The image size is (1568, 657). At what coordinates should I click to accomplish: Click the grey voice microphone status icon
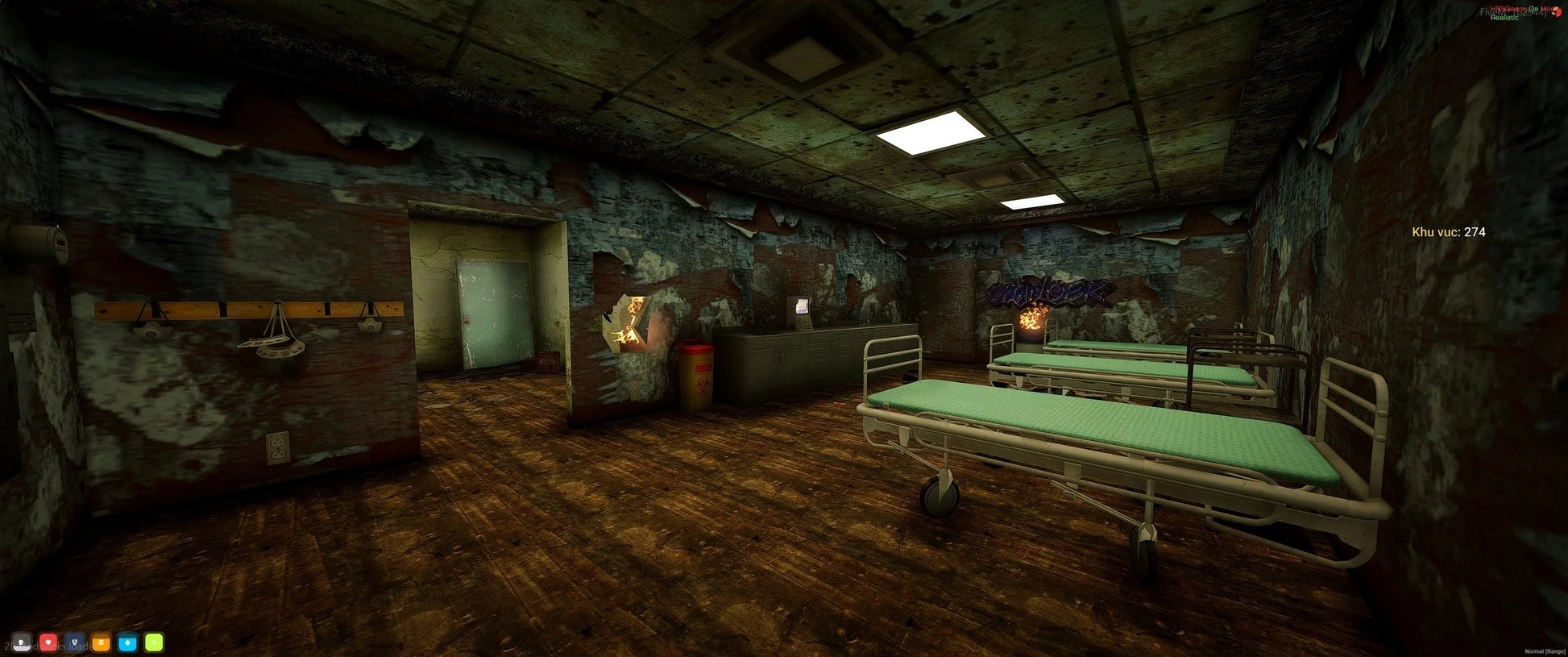pyautogui.click(x=22, y=642)
